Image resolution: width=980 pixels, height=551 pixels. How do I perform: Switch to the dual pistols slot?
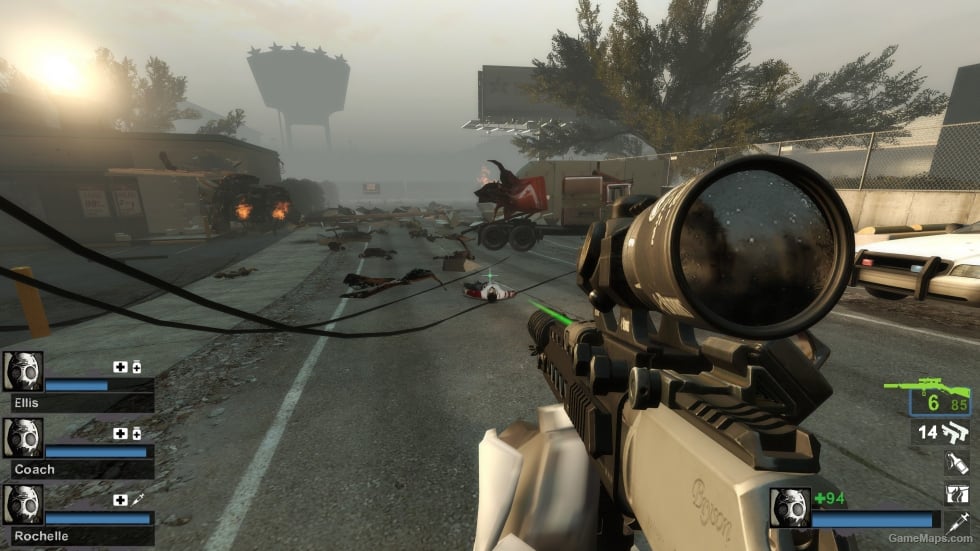955,432
